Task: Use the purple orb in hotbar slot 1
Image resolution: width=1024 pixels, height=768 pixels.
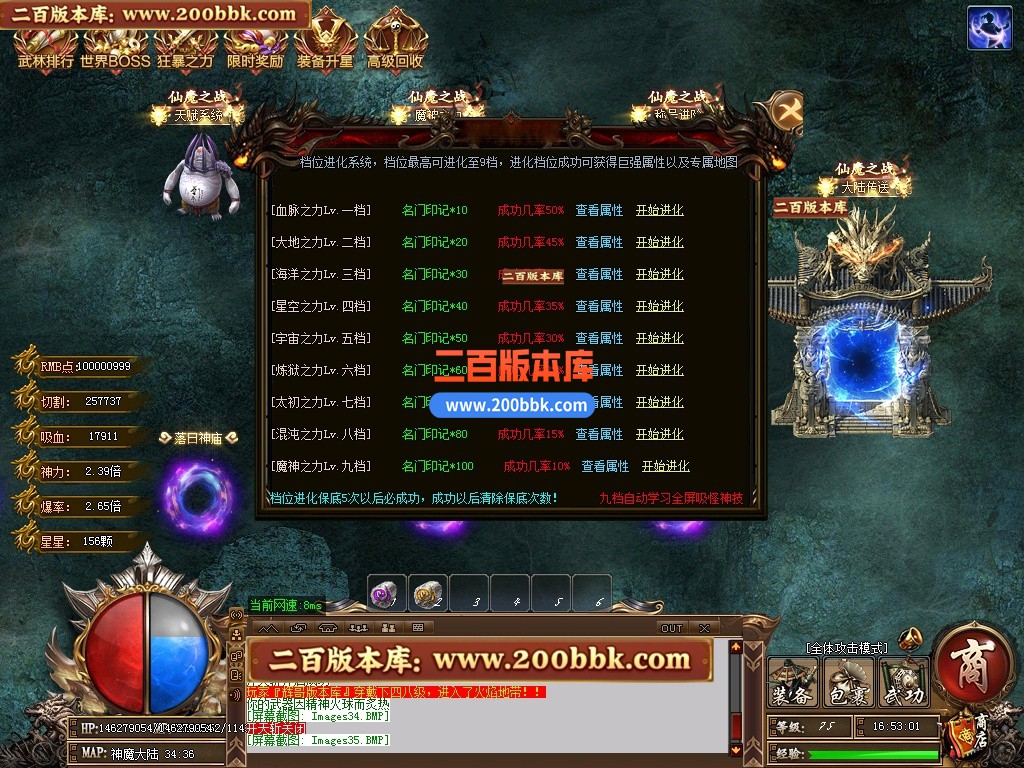Action: (x=386, y=594)
